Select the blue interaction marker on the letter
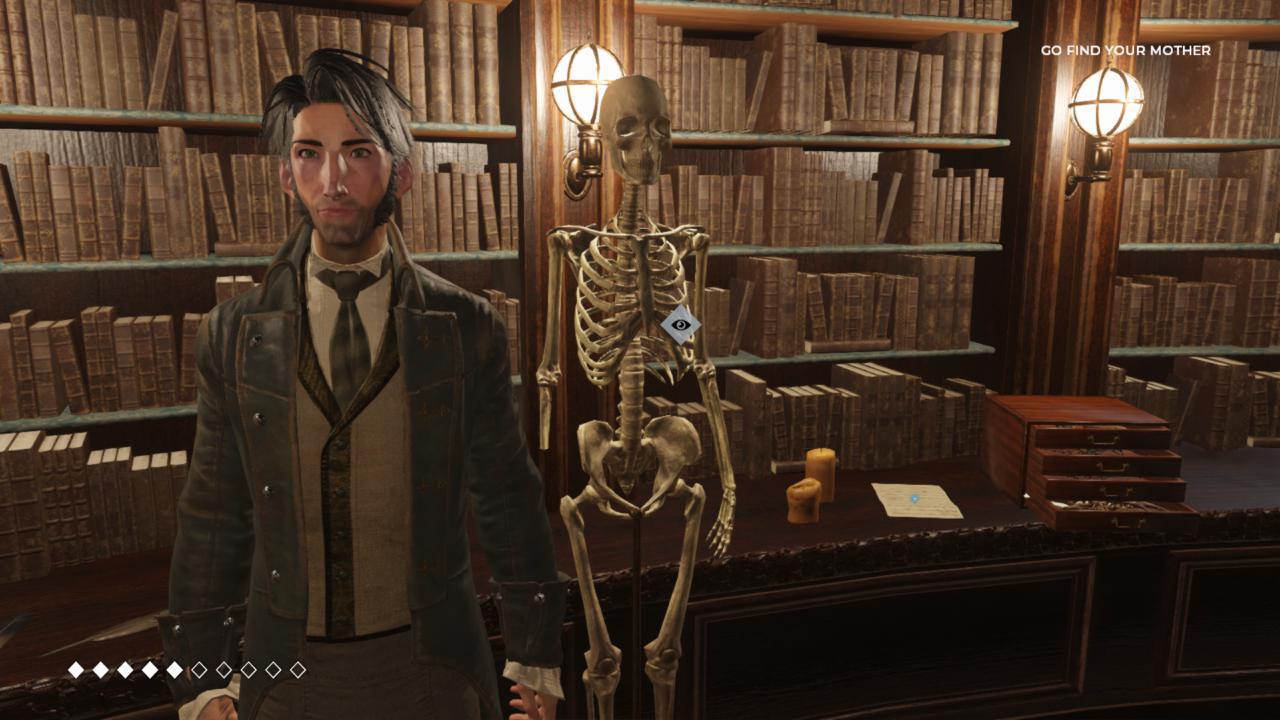1280x720 pixels. (914, 498)
